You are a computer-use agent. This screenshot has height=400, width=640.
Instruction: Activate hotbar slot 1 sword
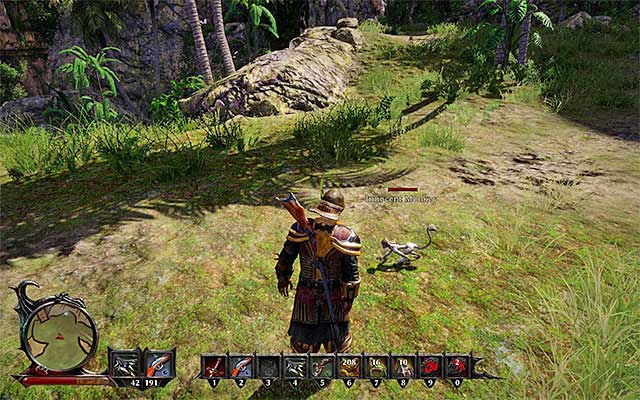pos(214,367)
